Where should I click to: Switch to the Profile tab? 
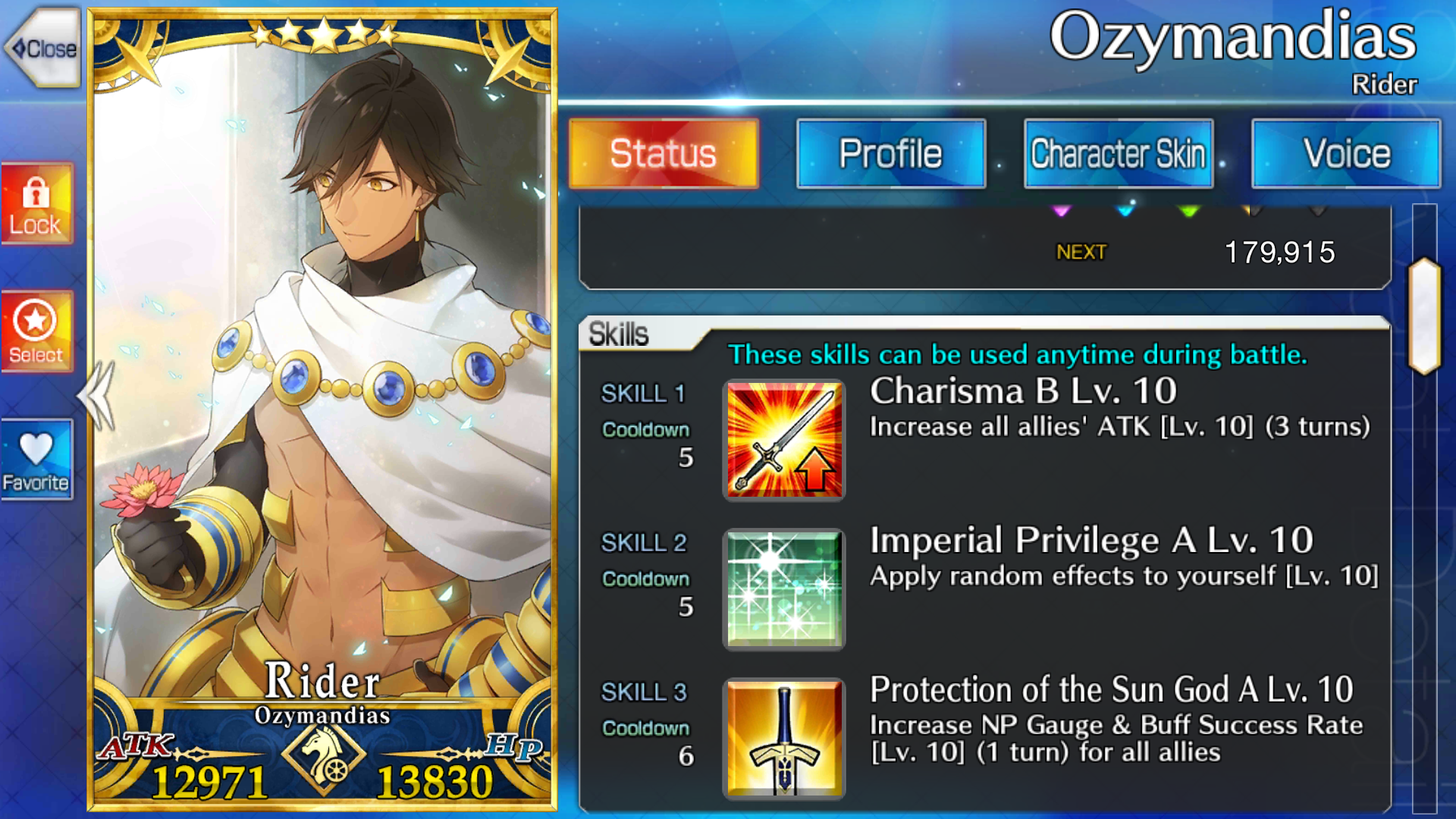point(891,154)
